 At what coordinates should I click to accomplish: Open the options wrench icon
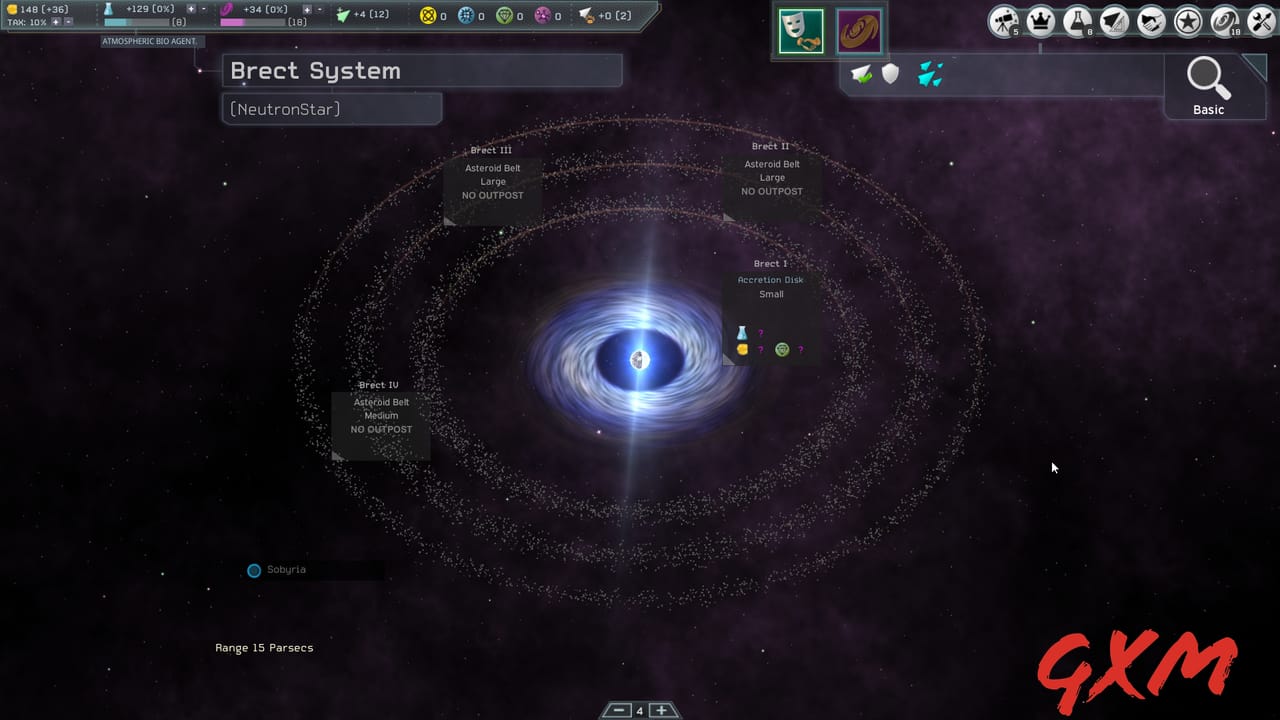click(1260, 20)
